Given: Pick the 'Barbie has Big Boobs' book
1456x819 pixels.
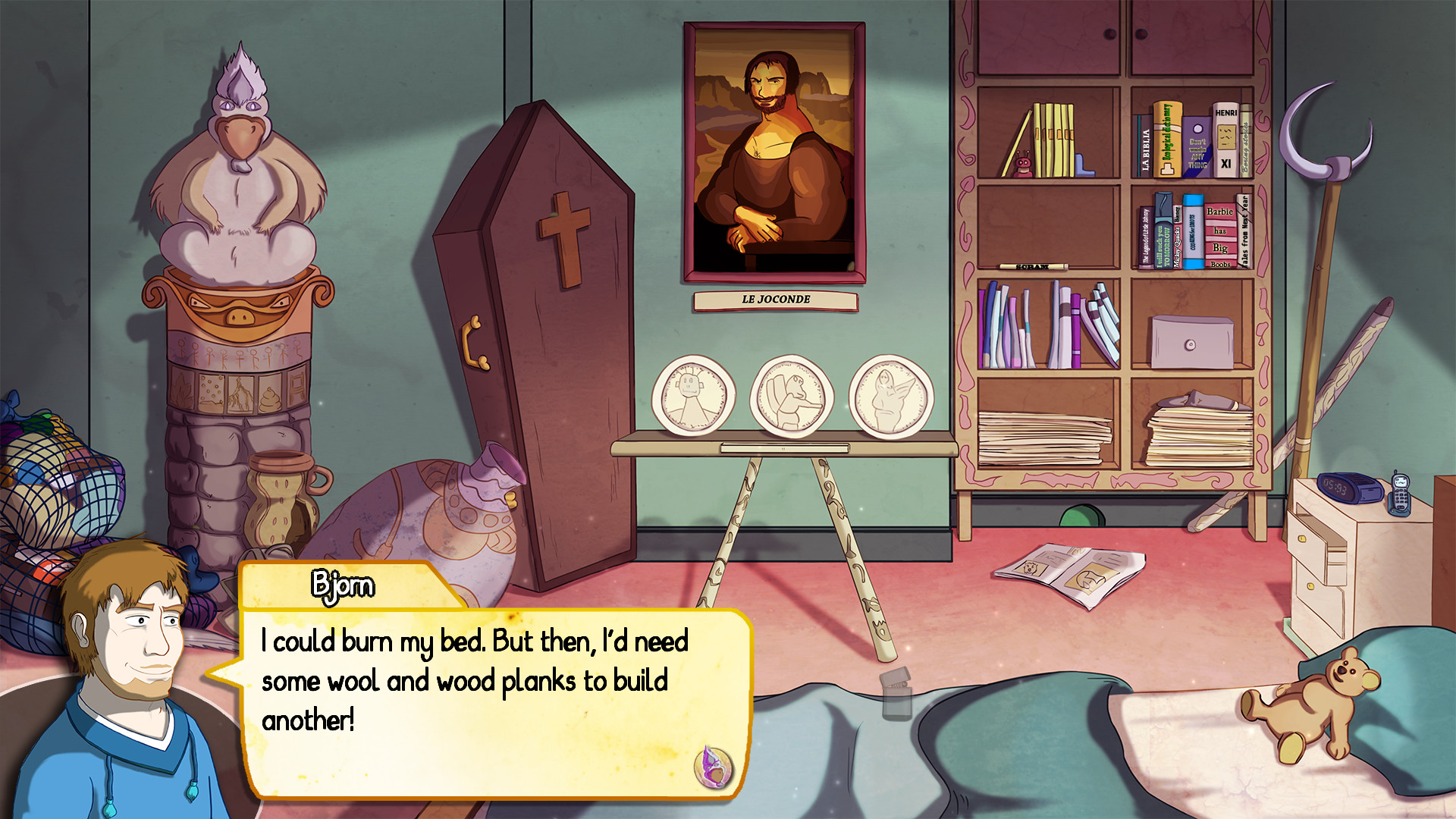Looking at the screenshot, I should pyautogui.click(x=1221, y=235).
